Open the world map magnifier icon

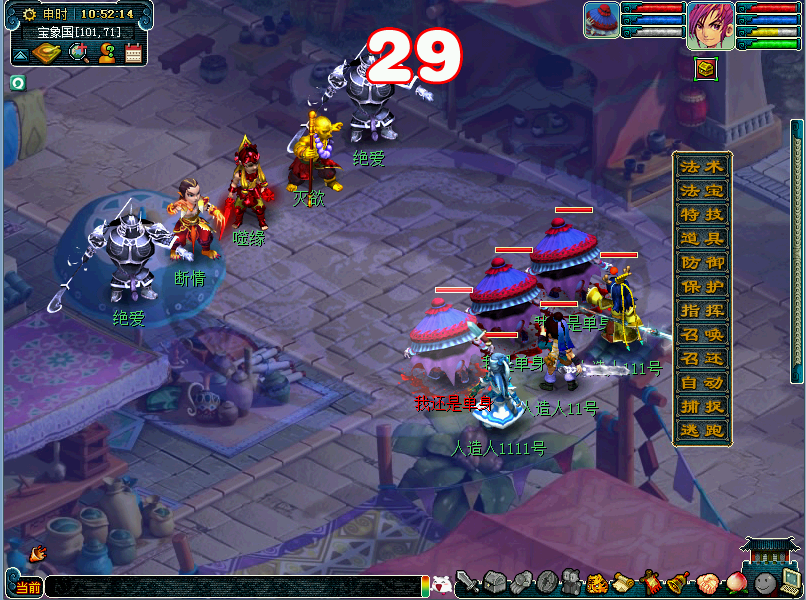point(77,53)
